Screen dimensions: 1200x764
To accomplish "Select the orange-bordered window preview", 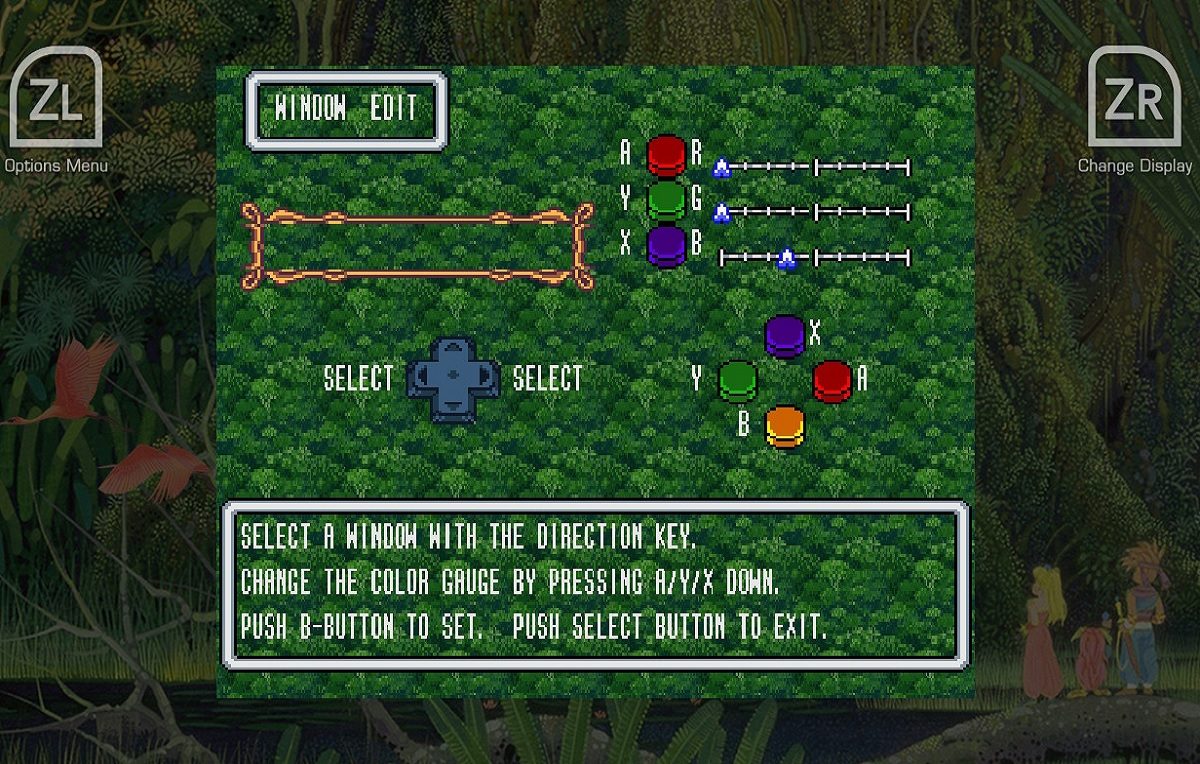I will 418,246.
